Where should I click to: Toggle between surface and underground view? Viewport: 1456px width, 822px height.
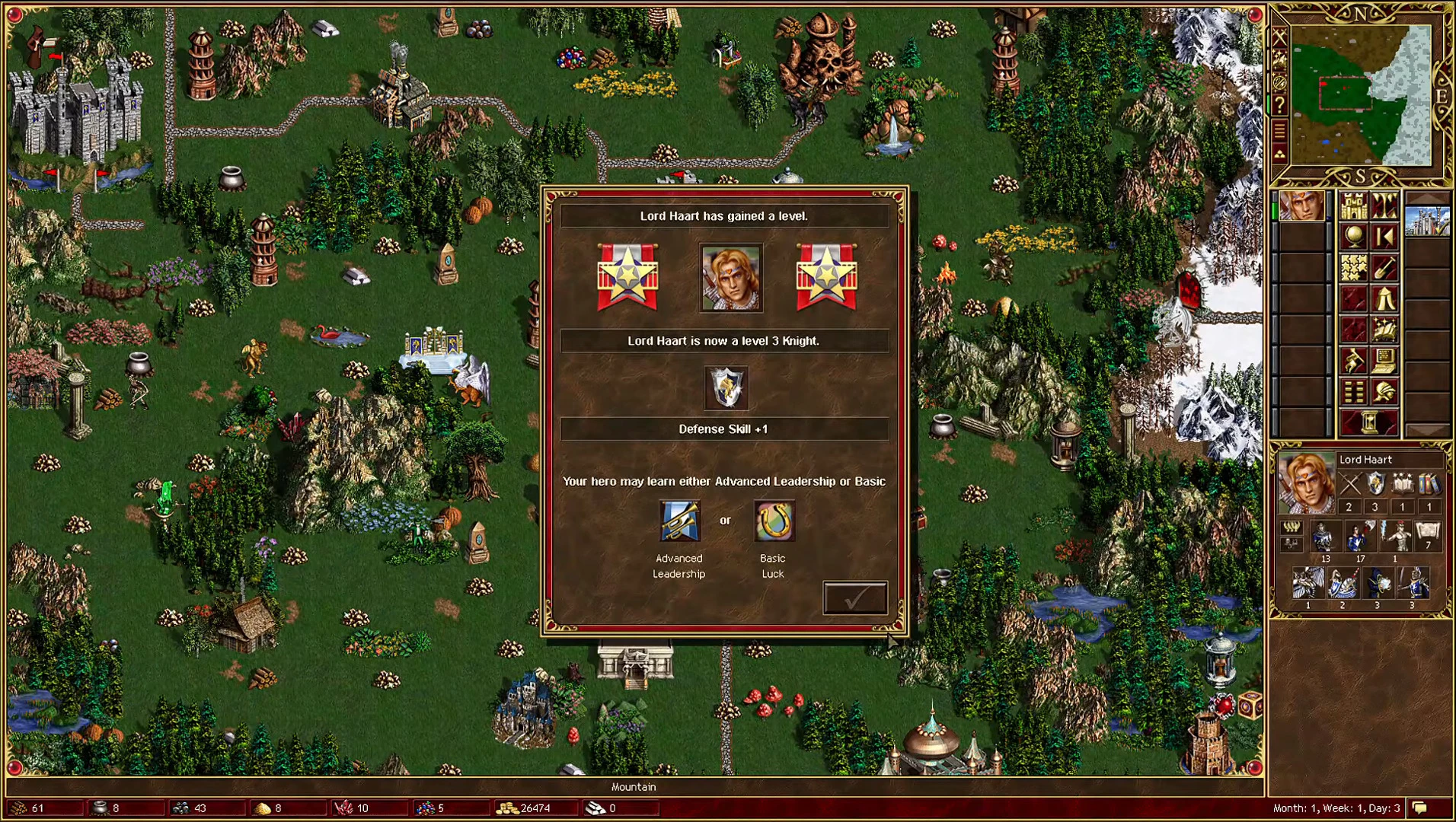[1384, 205]
